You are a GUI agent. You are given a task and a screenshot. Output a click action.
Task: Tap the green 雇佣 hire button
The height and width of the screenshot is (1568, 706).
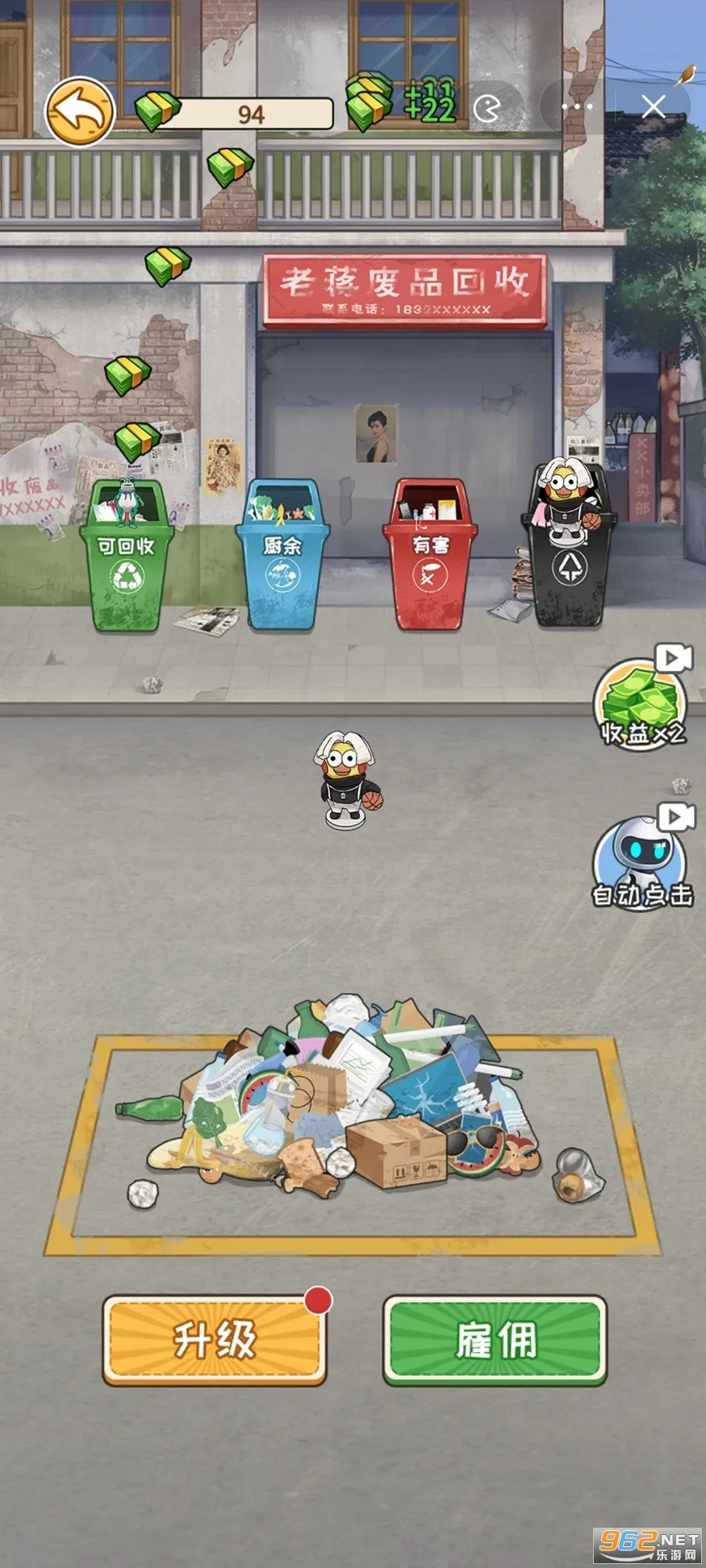click(x=495, y=1339)
